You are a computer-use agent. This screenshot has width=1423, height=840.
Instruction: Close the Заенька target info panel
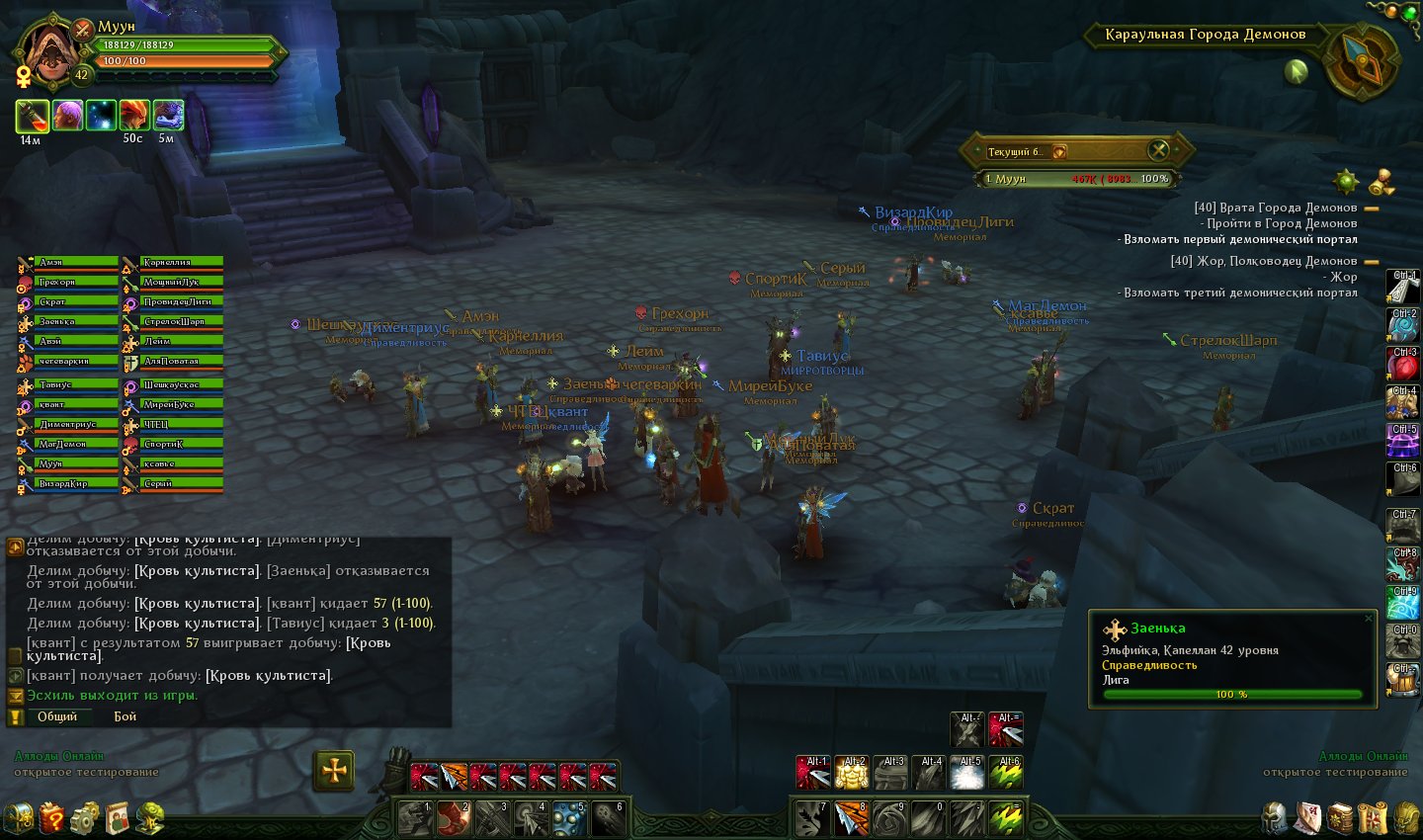[1369, 619]
